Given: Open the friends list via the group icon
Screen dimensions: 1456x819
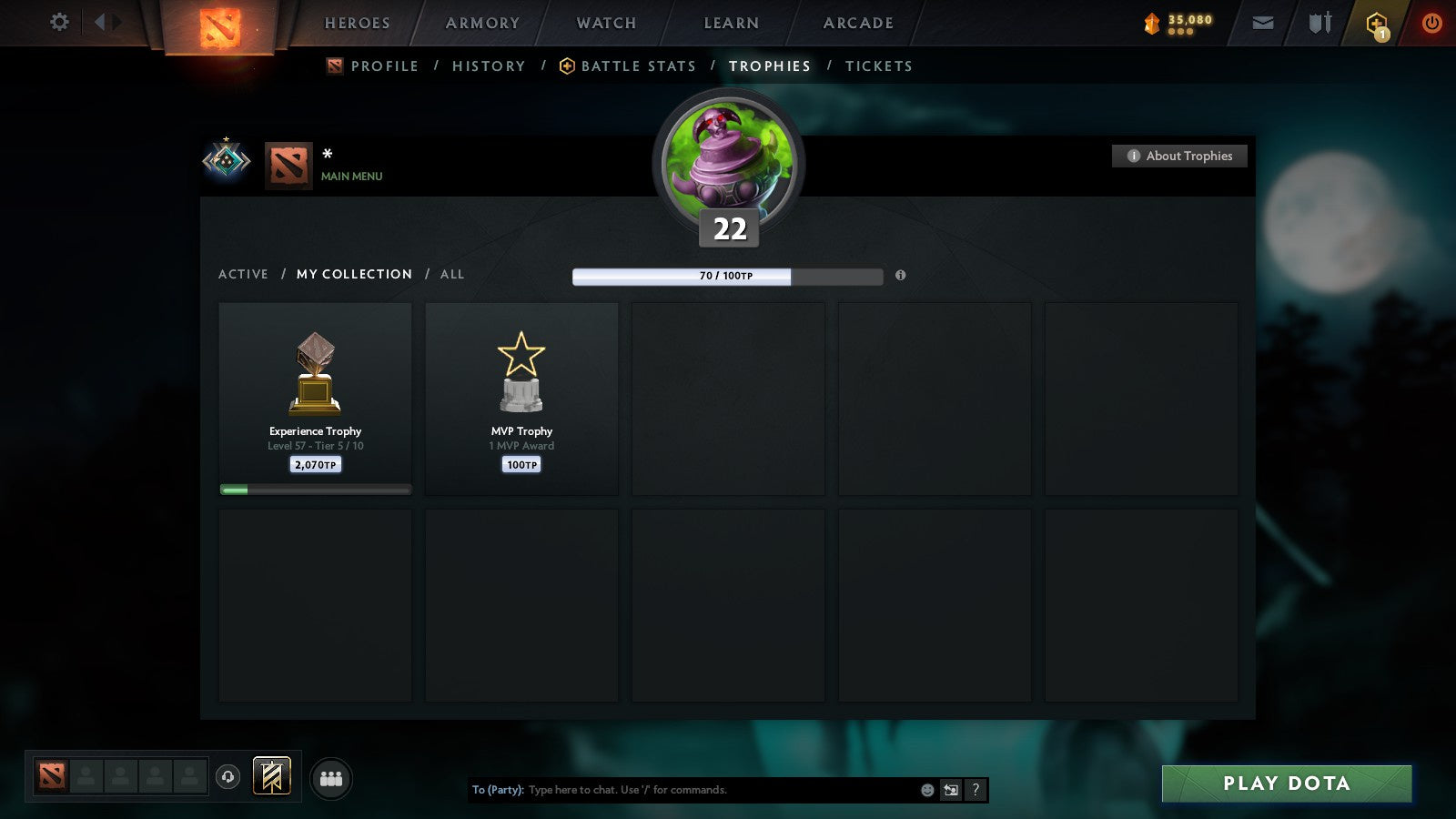Looking at the screenshot, I should point(331,777).
